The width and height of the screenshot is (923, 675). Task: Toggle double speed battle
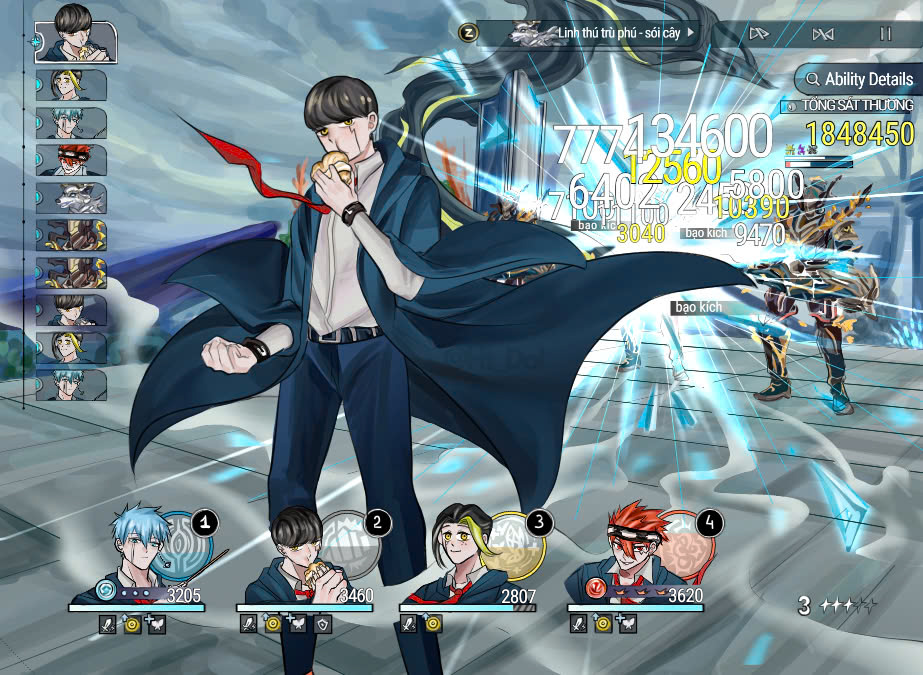tap(758, 34)
